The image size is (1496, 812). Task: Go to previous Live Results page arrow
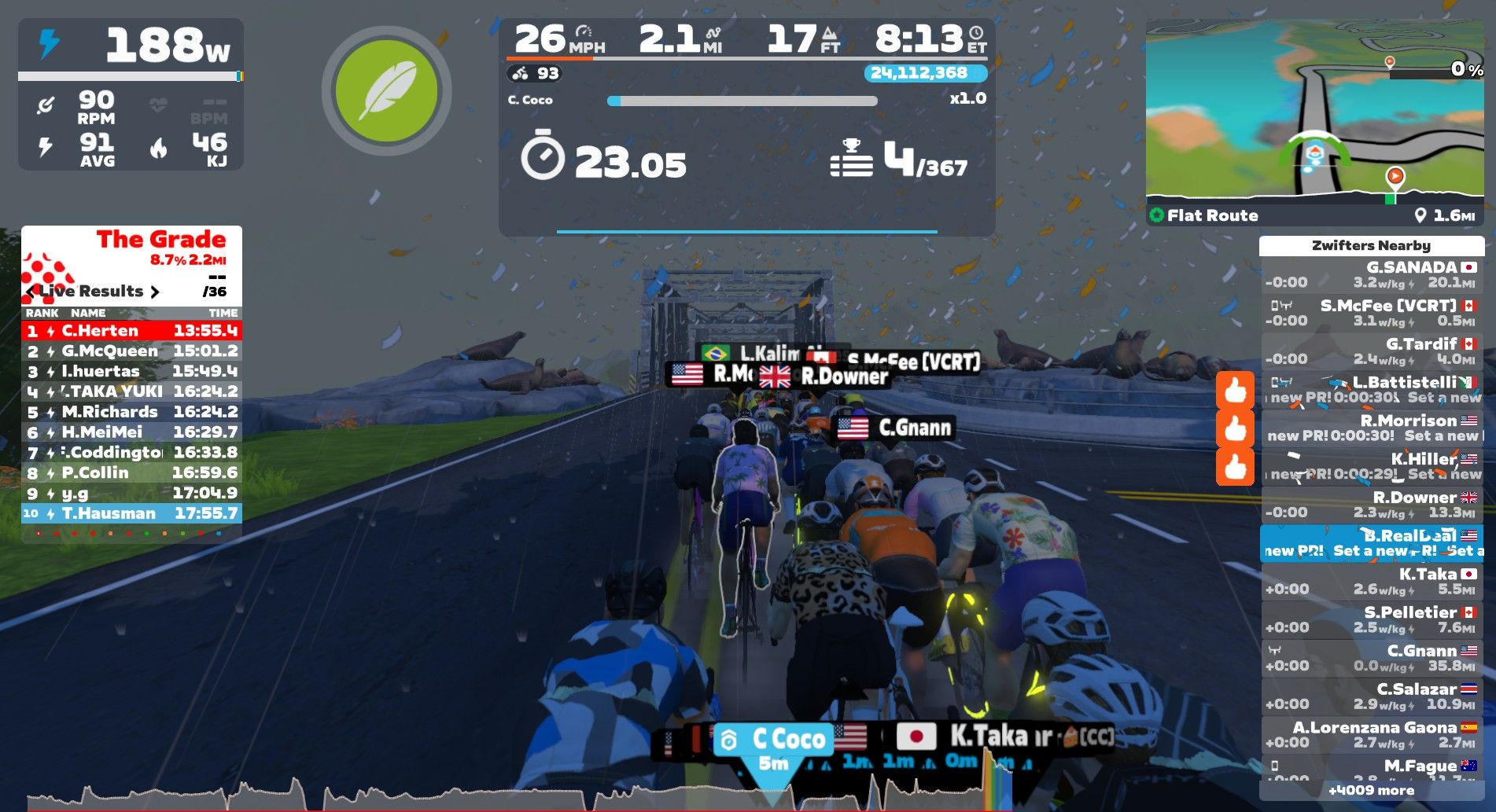31,292
